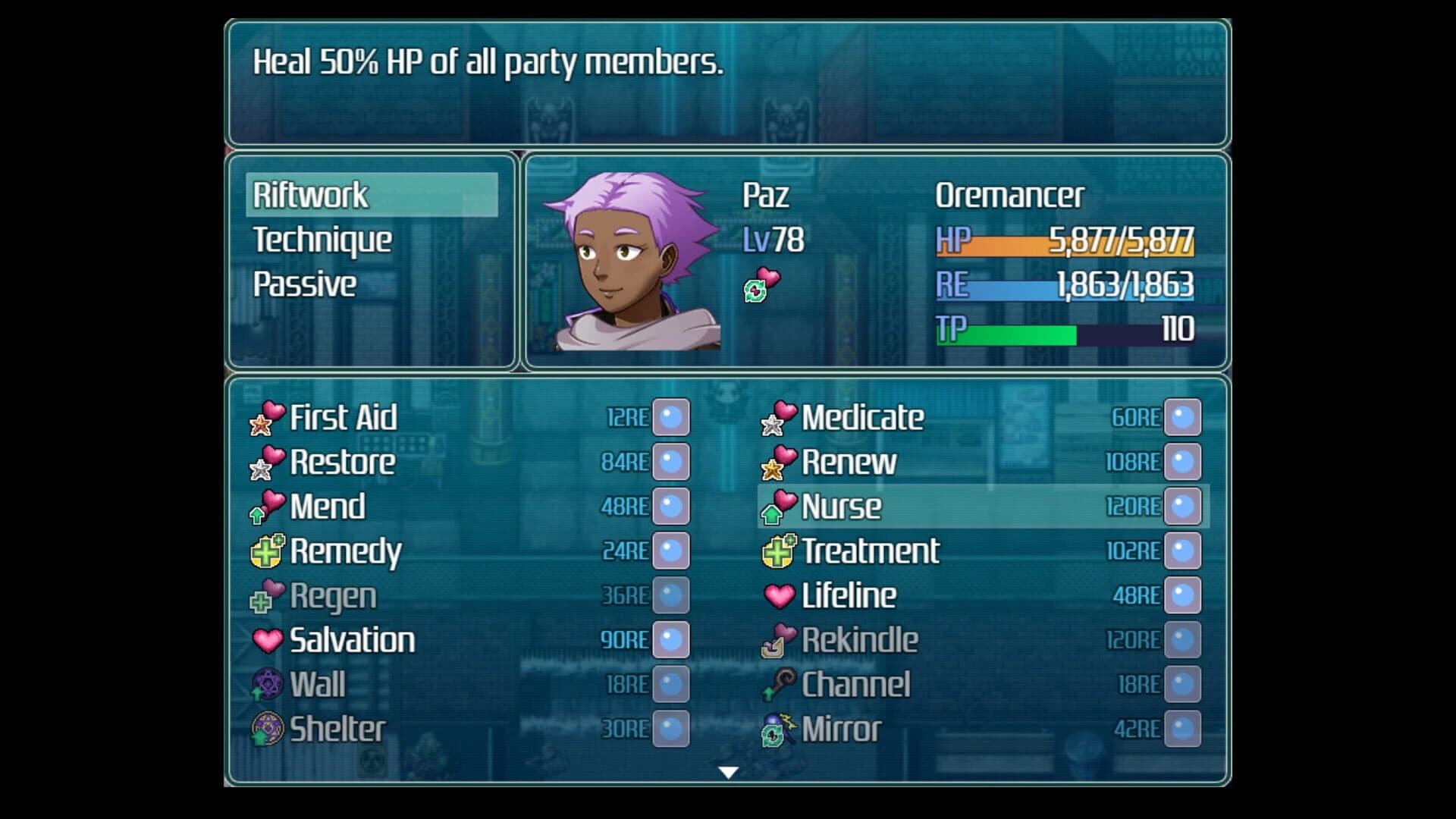Expand more skills with the down arrow
The height and width of the screenshot is (819, 1456).
click(x=728, y=773)
